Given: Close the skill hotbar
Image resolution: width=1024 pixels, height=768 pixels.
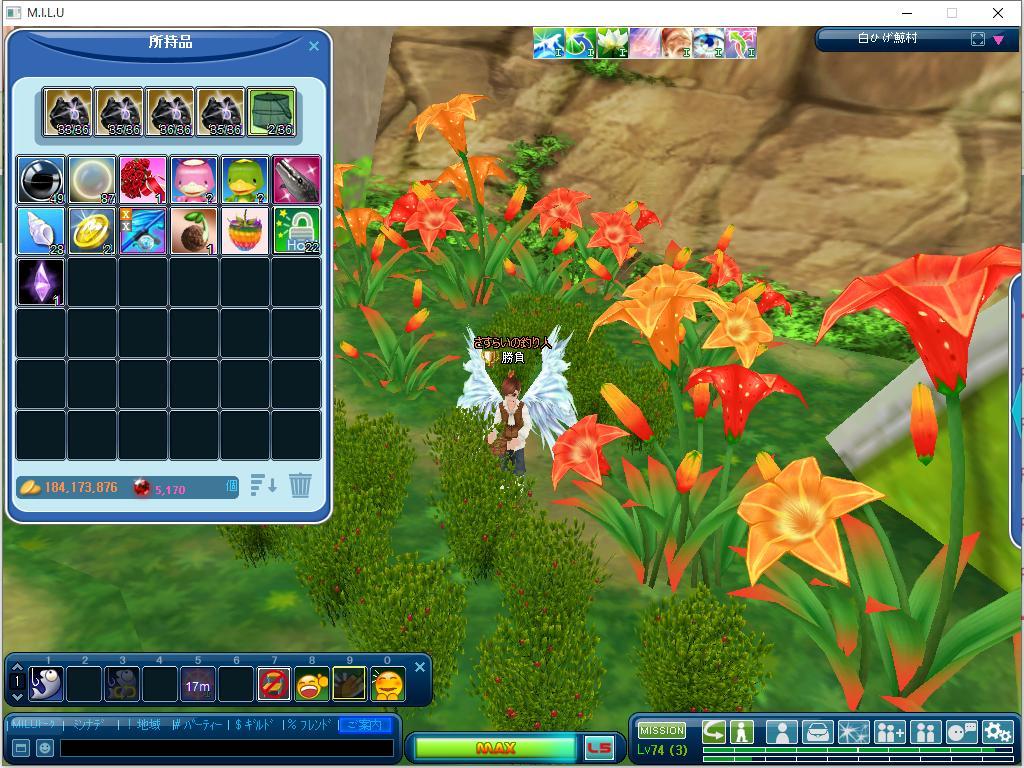Looking at the screenshot, I should [420, 667].
